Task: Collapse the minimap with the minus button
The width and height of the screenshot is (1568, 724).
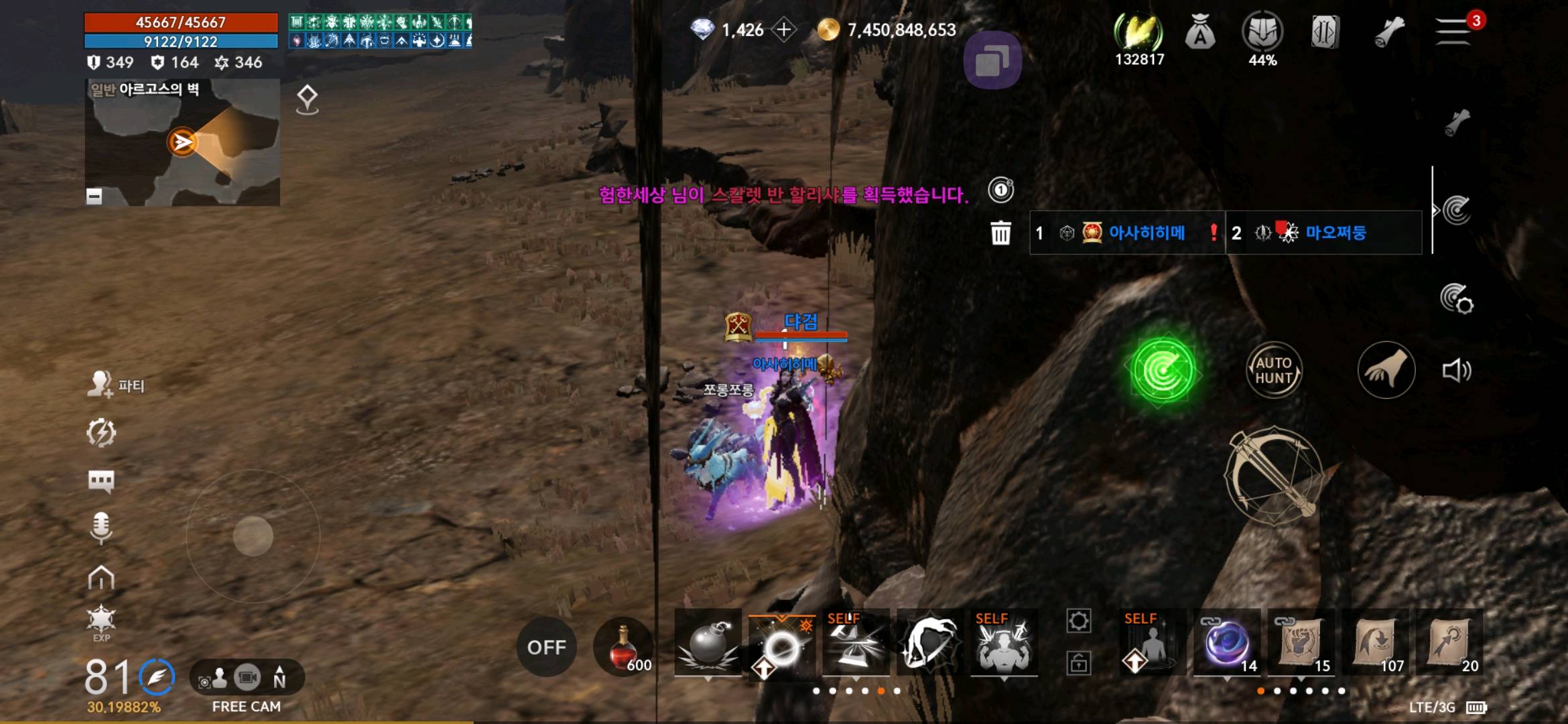Action: (x=93, y=195)
